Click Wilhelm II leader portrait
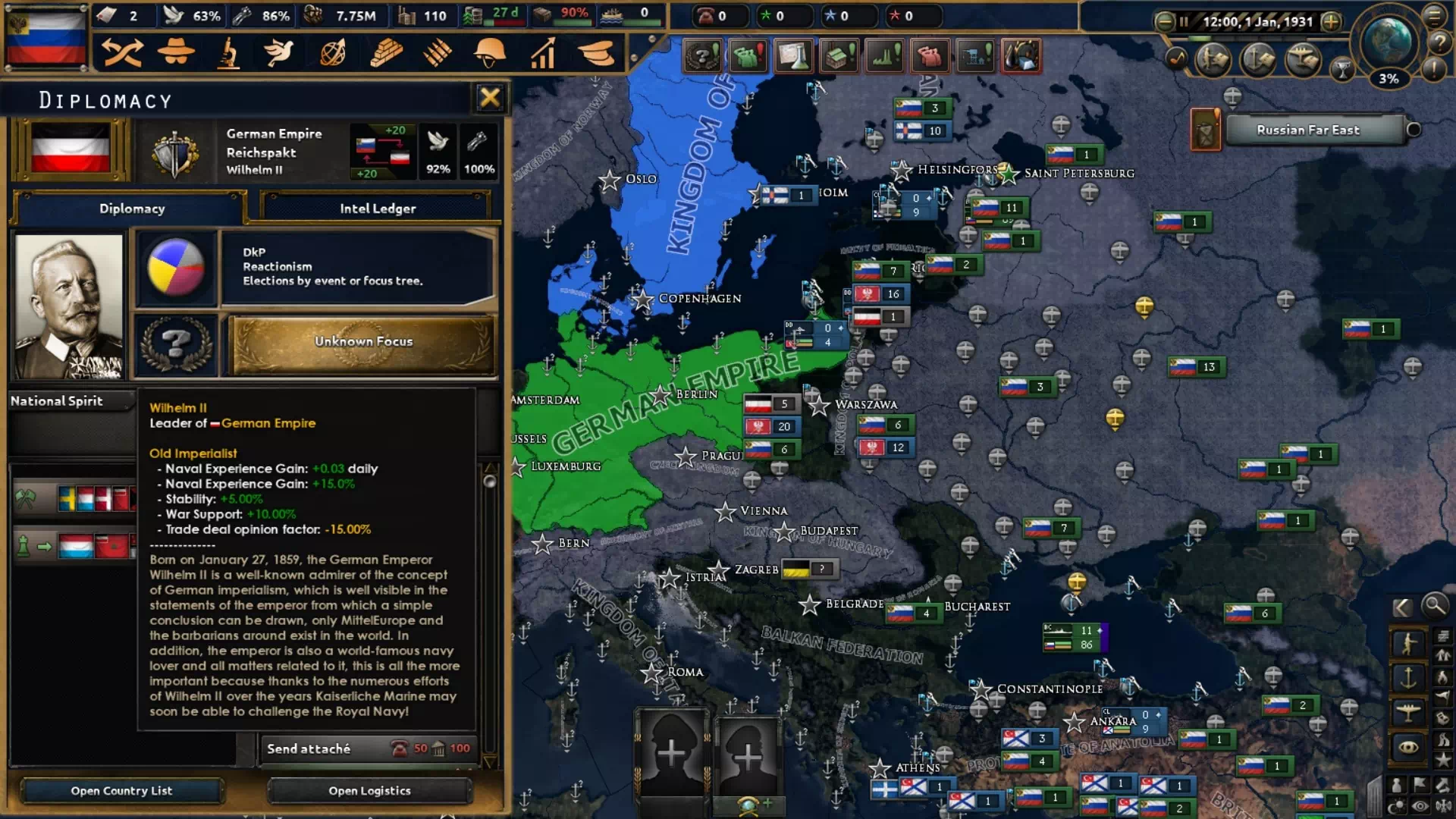The image size is (1456, 819). point(69,306)
